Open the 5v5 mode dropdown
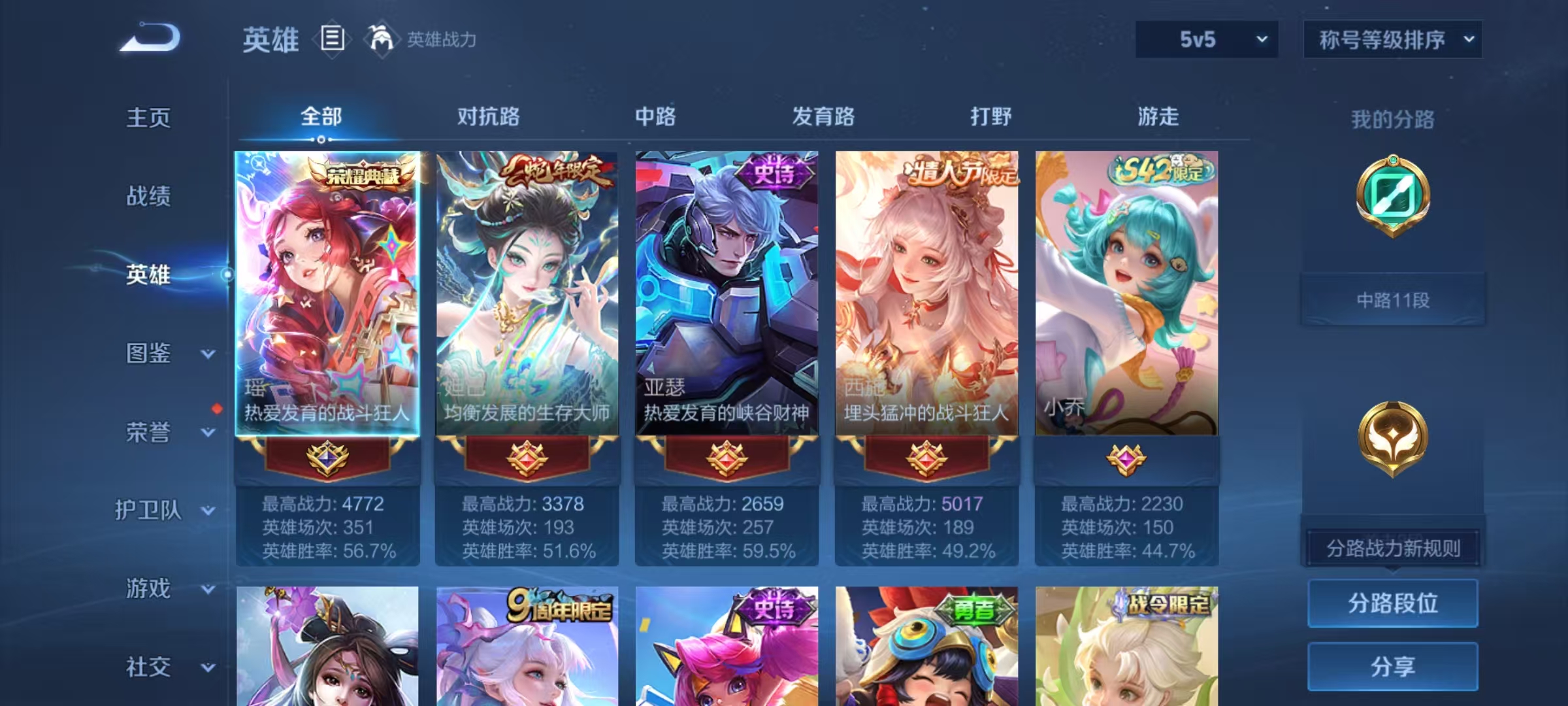 click(1206, 40)
